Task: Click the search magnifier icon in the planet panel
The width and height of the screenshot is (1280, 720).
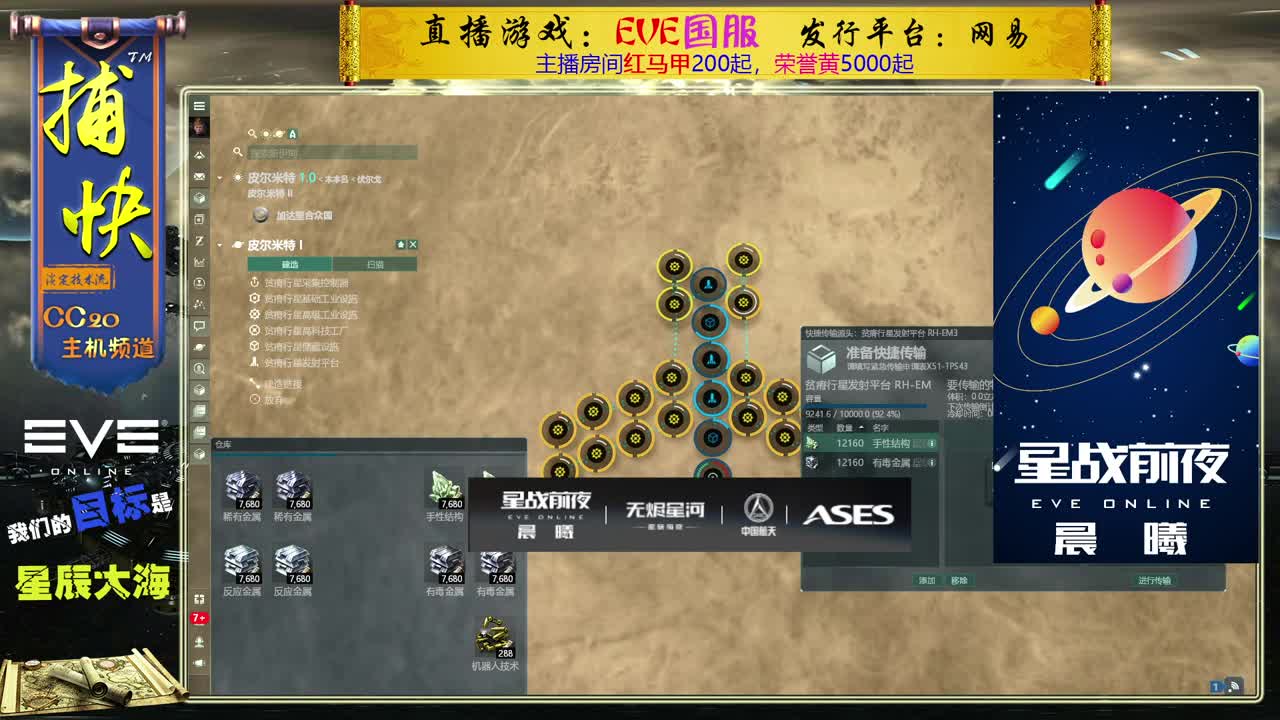Action: pyautogui.click(x=238, y=152)
